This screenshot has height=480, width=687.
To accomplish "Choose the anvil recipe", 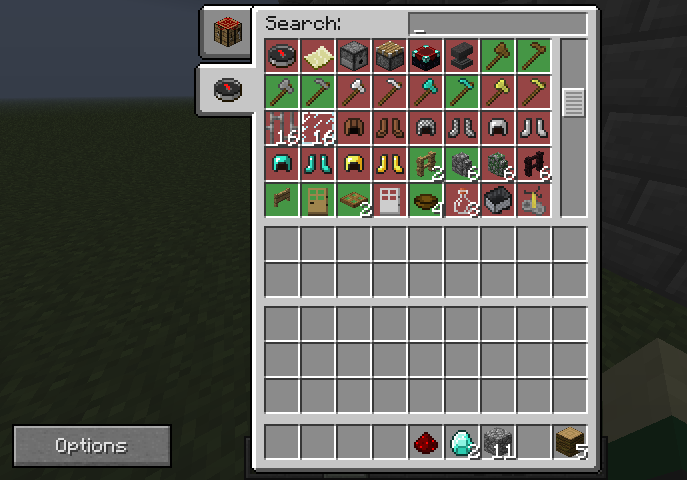I will [462, 56].
